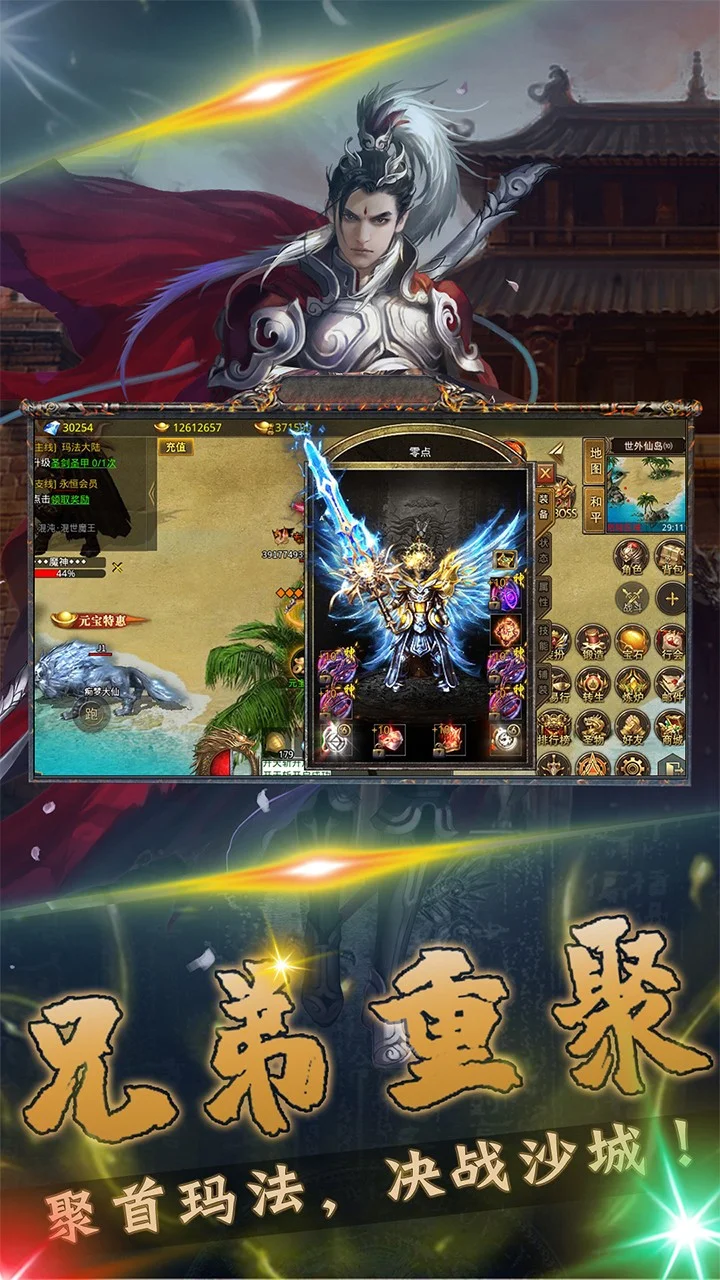Close the character equipment panel
The height and width of the screenshot is (1280, 720).
coord(545,473)
